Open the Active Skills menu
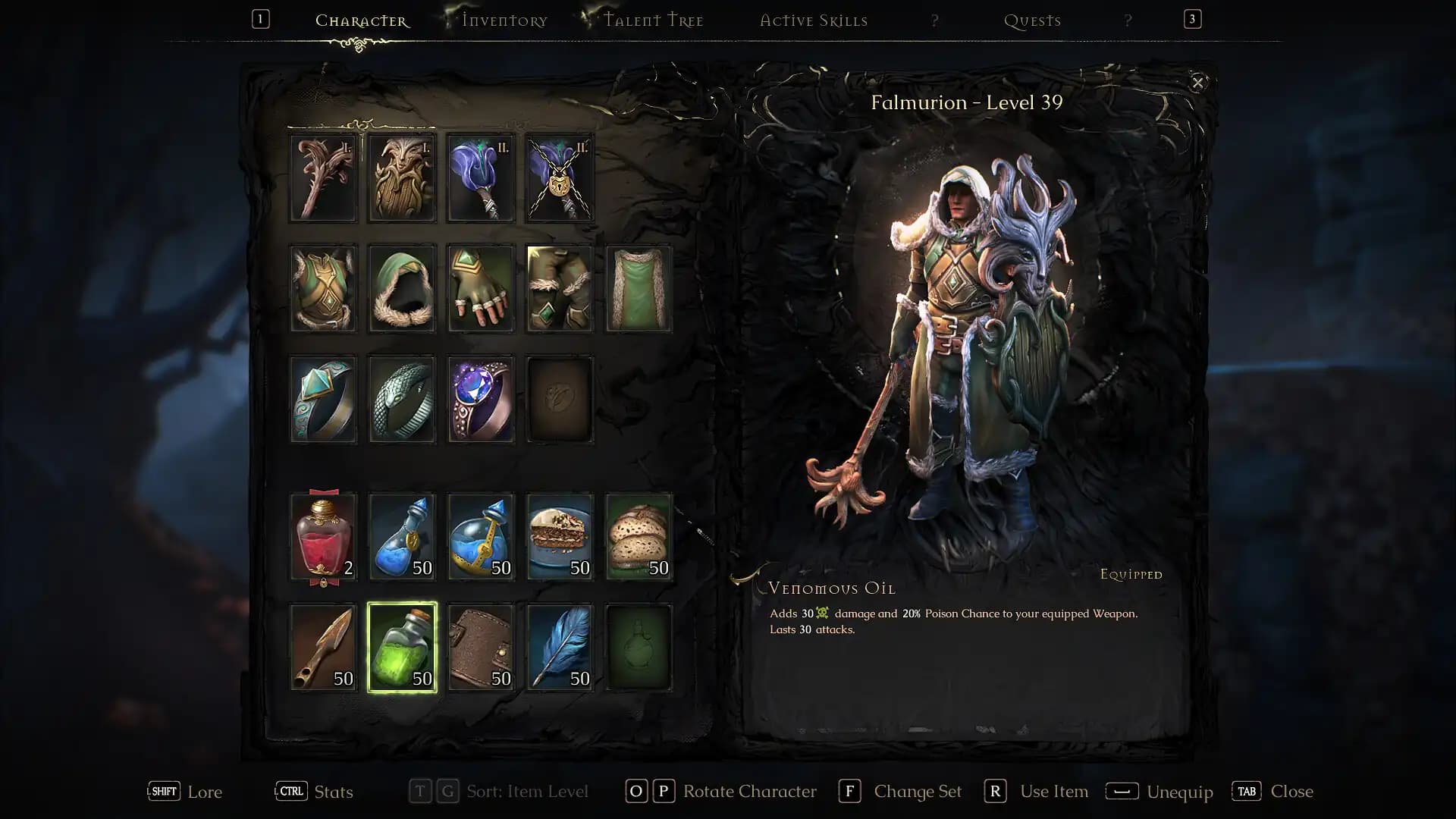Screen dimensions: 1456x819 point(814,20)
